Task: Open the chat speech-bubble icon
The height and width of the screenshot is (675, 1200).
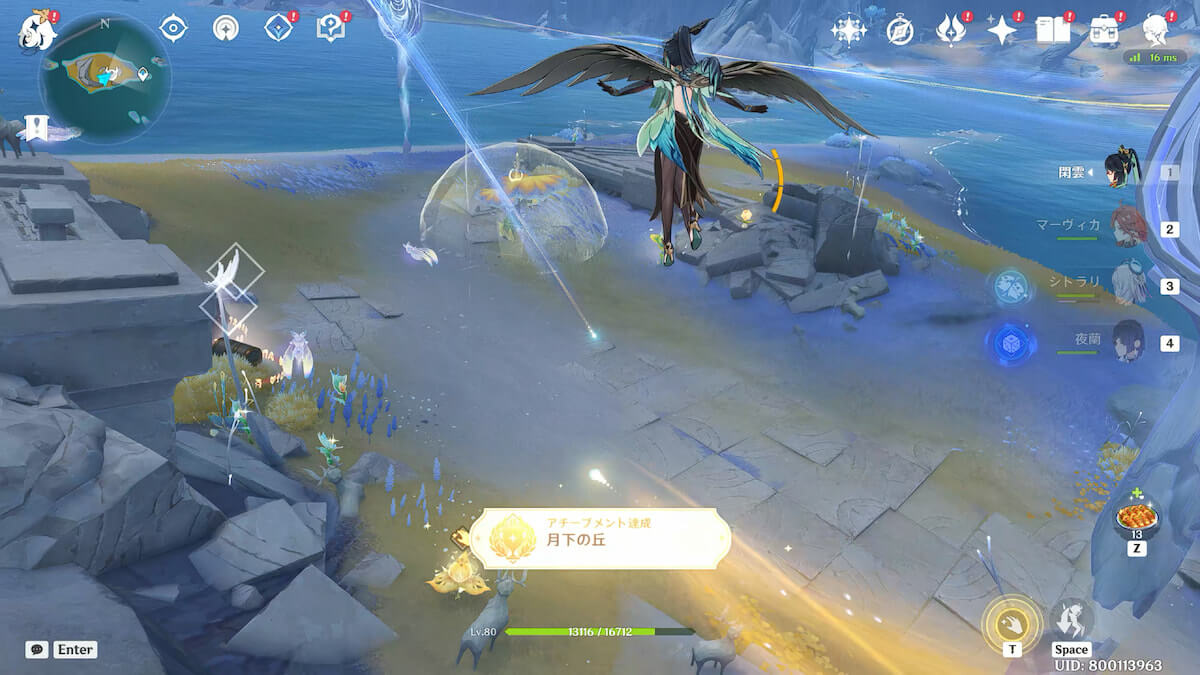Action: (x=37, y=649)
